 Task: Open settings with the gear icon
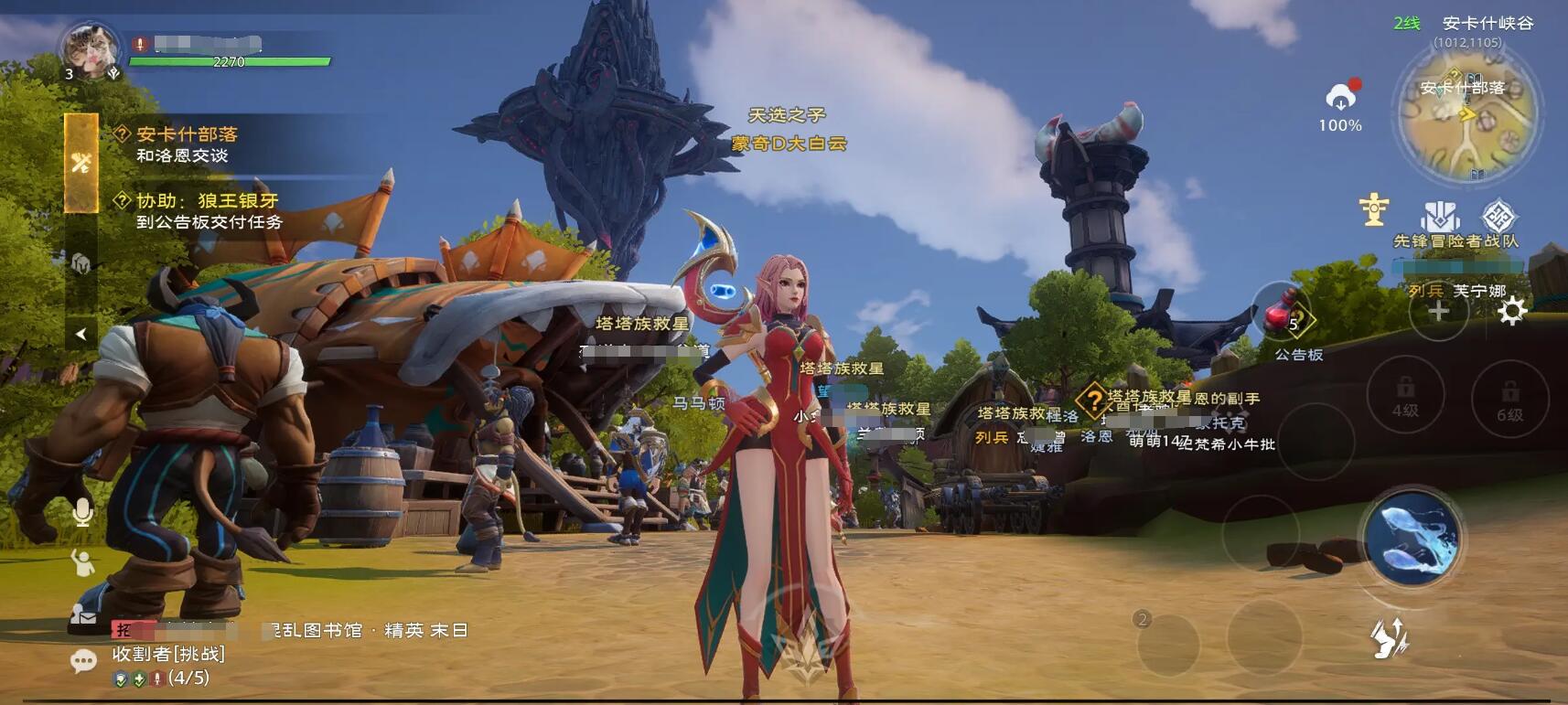click(x=1512, y=311)
